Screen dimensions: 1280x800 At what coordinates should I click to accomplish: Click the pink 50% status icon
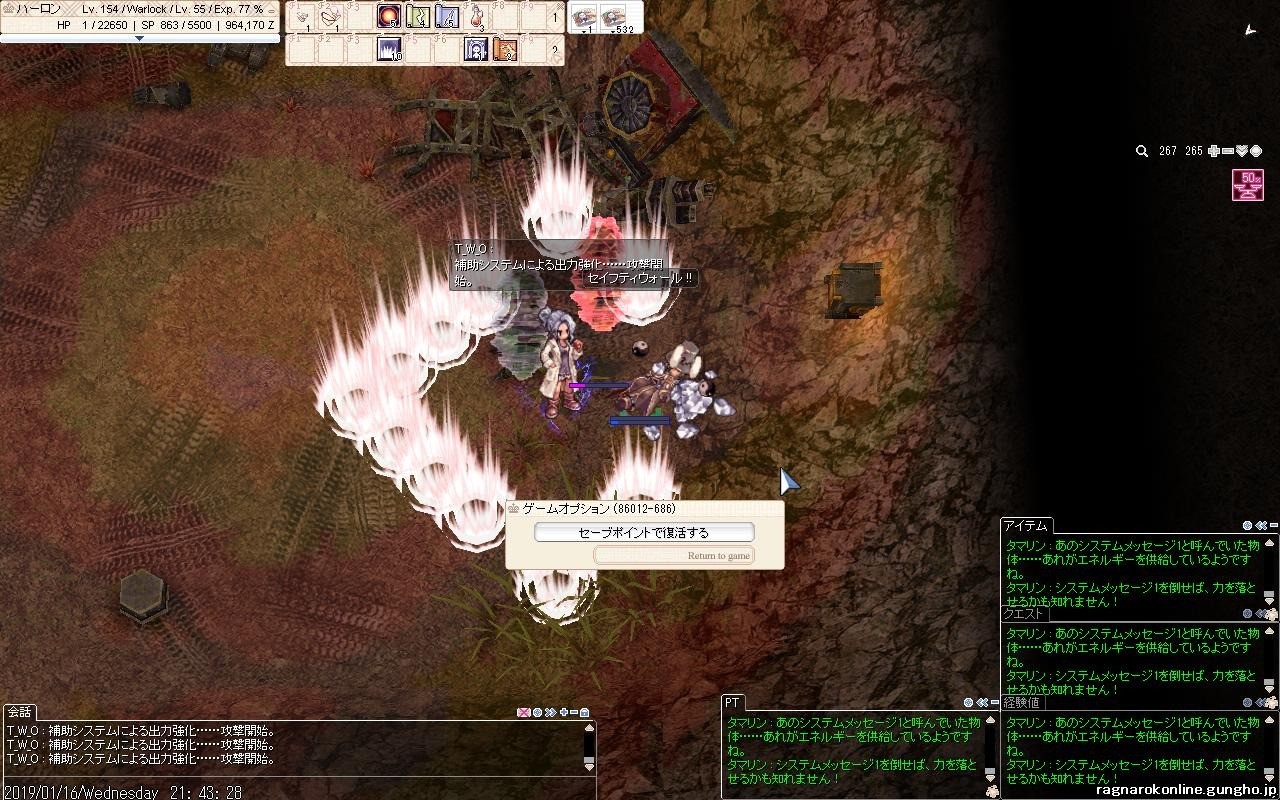[1248, 185]
